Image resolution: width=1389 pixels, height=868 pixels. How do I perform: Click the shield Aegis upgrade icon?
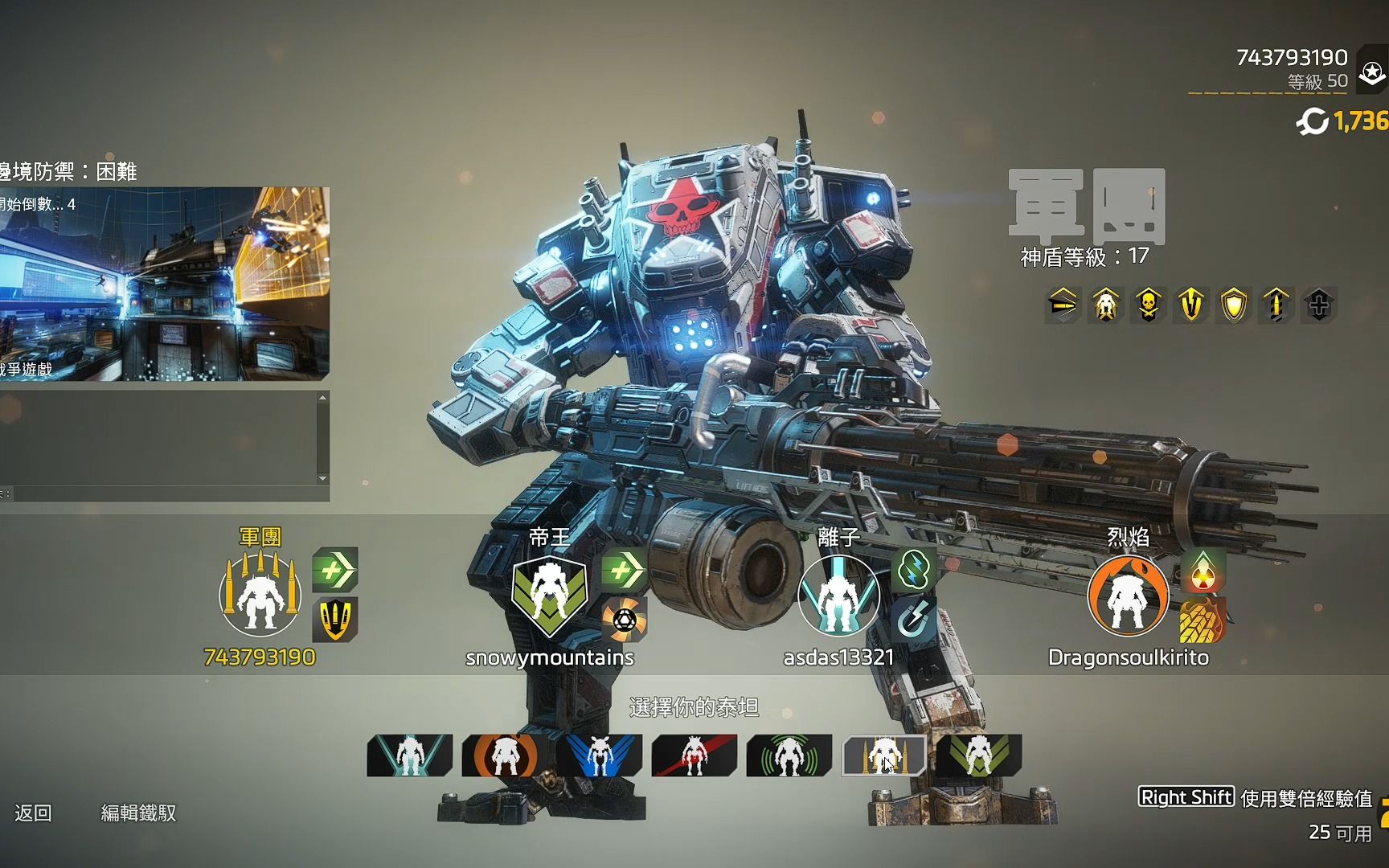[1234, 305]
